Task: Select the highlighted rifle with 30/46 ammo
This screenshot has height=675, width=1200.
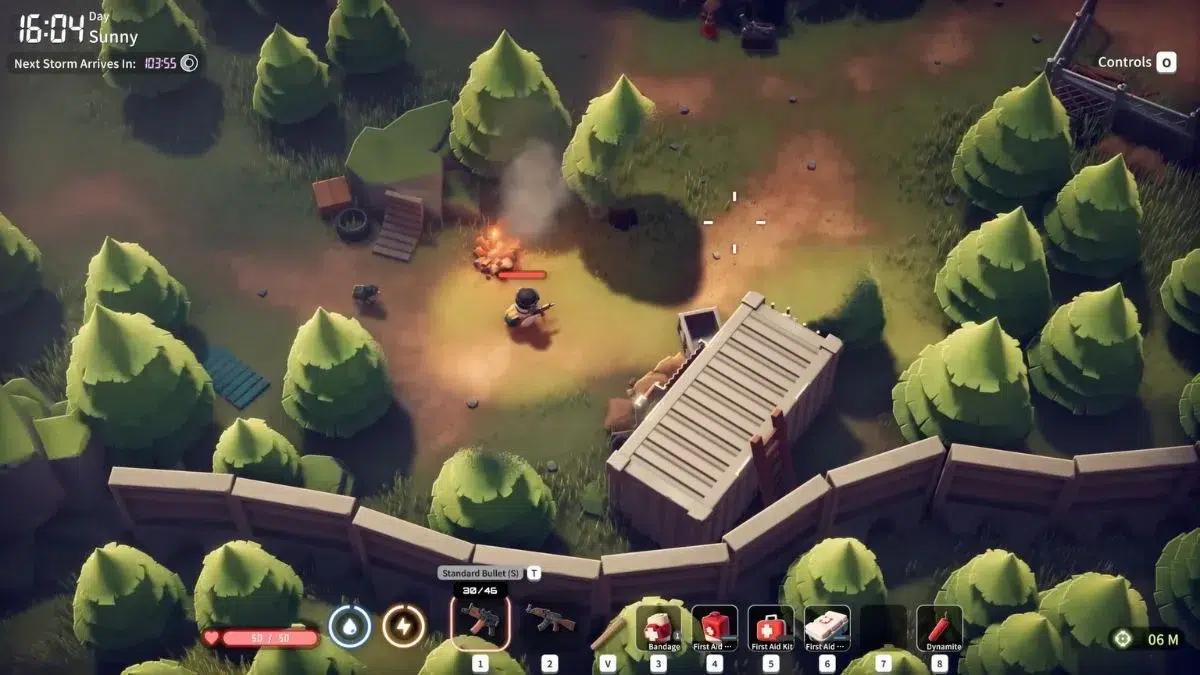Action: coord(480,621)
